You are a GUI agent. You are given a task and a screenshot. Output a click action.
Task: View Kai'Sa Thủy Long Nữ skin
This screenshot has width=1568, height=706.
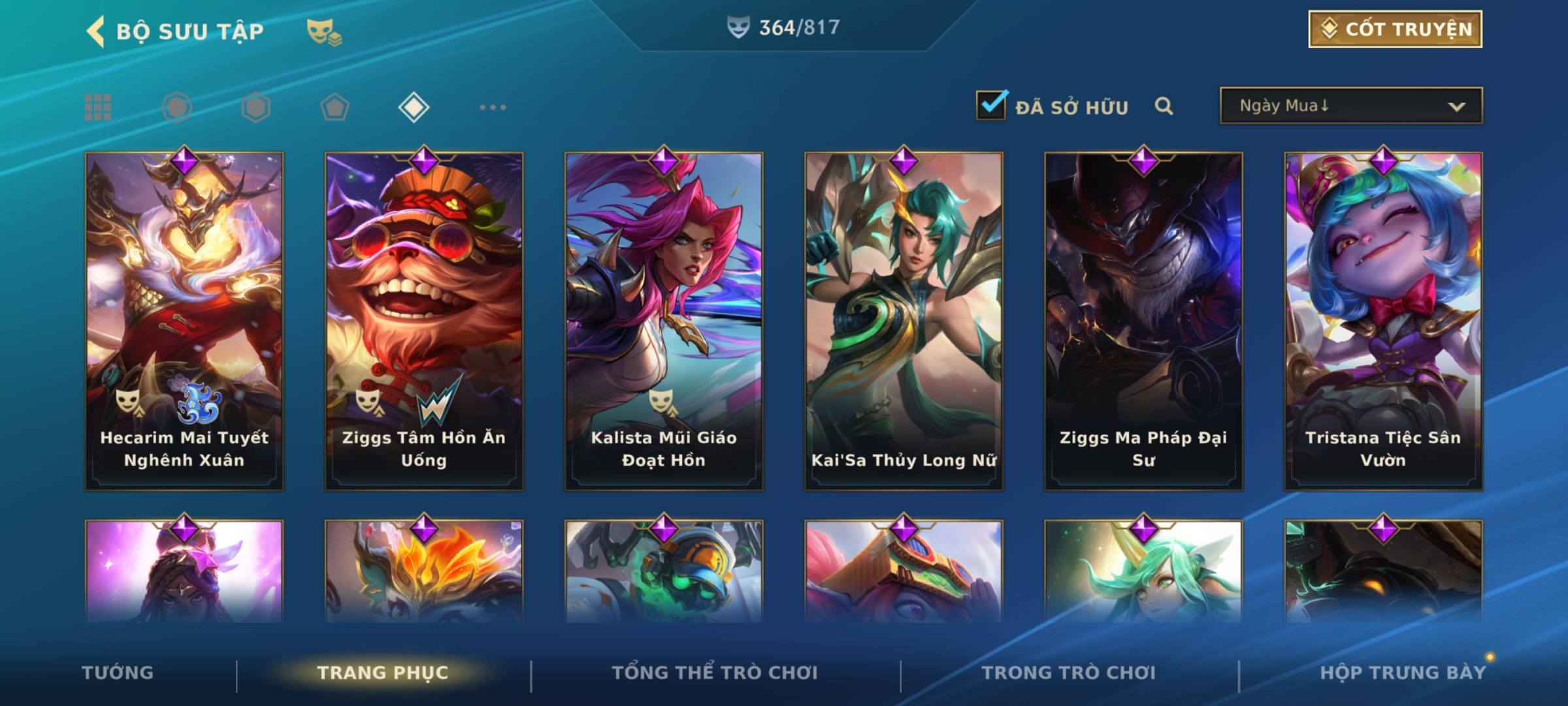(904, 320)
